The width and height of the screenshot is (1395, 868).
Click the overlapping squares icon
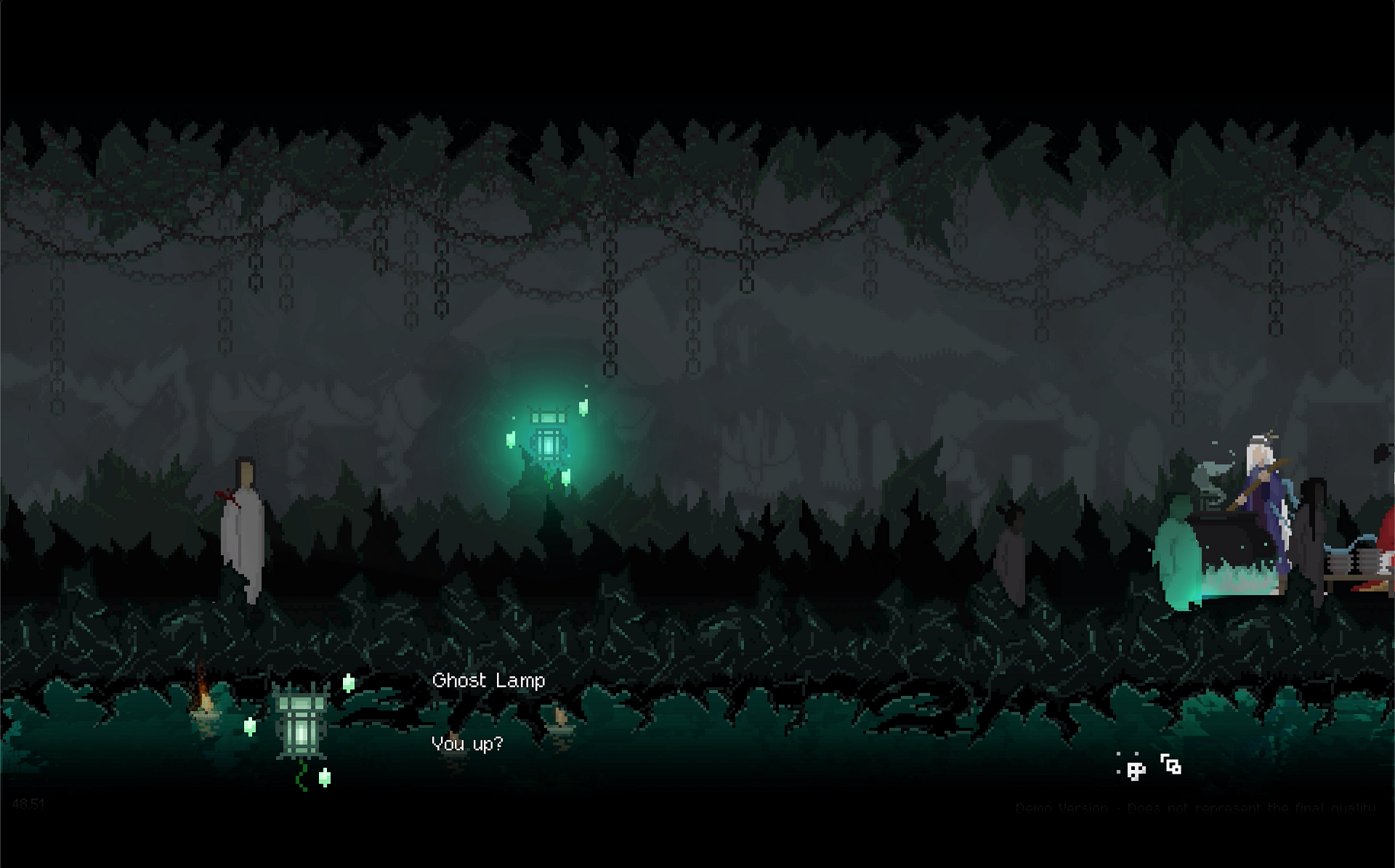pyautogui.click(x=1170, y=765)
